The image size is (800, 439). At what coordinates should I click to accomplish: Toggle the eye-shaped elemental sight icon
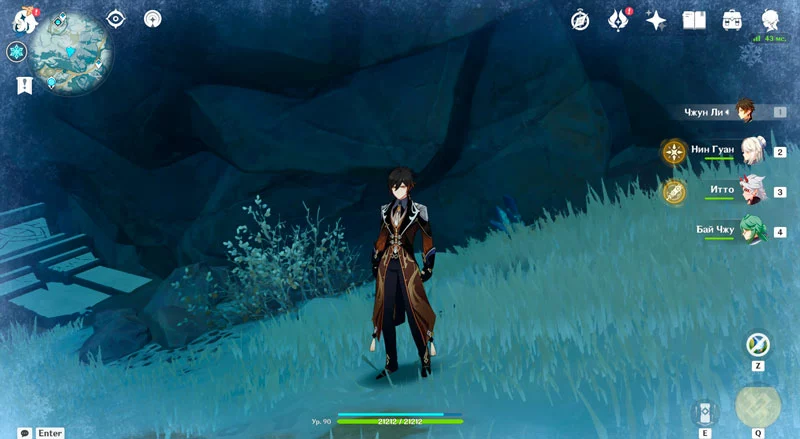[117, 19]
